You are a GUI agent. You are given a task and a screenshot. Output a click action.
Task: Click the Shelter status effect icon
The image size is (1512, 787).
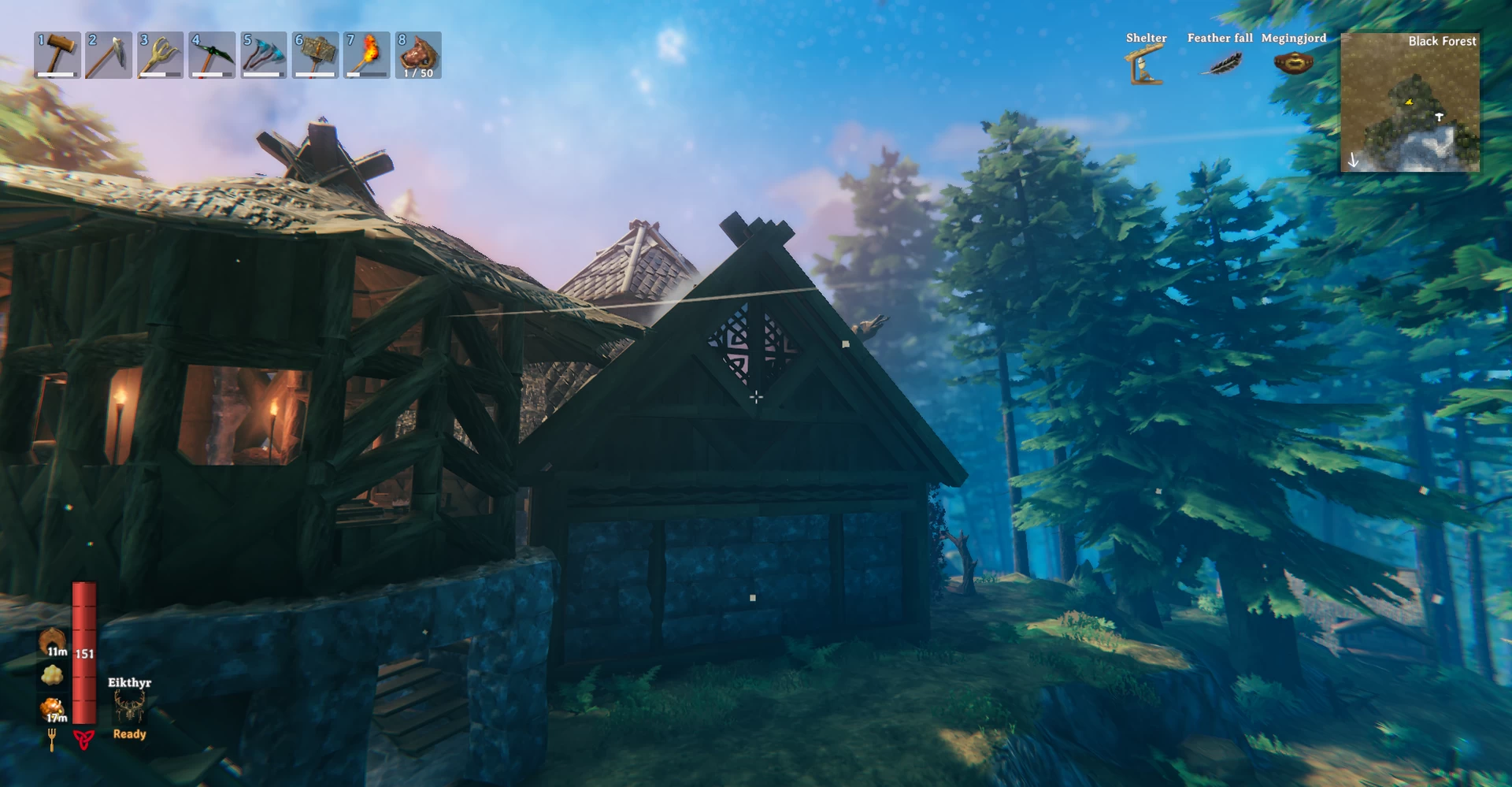[1145, 65]
